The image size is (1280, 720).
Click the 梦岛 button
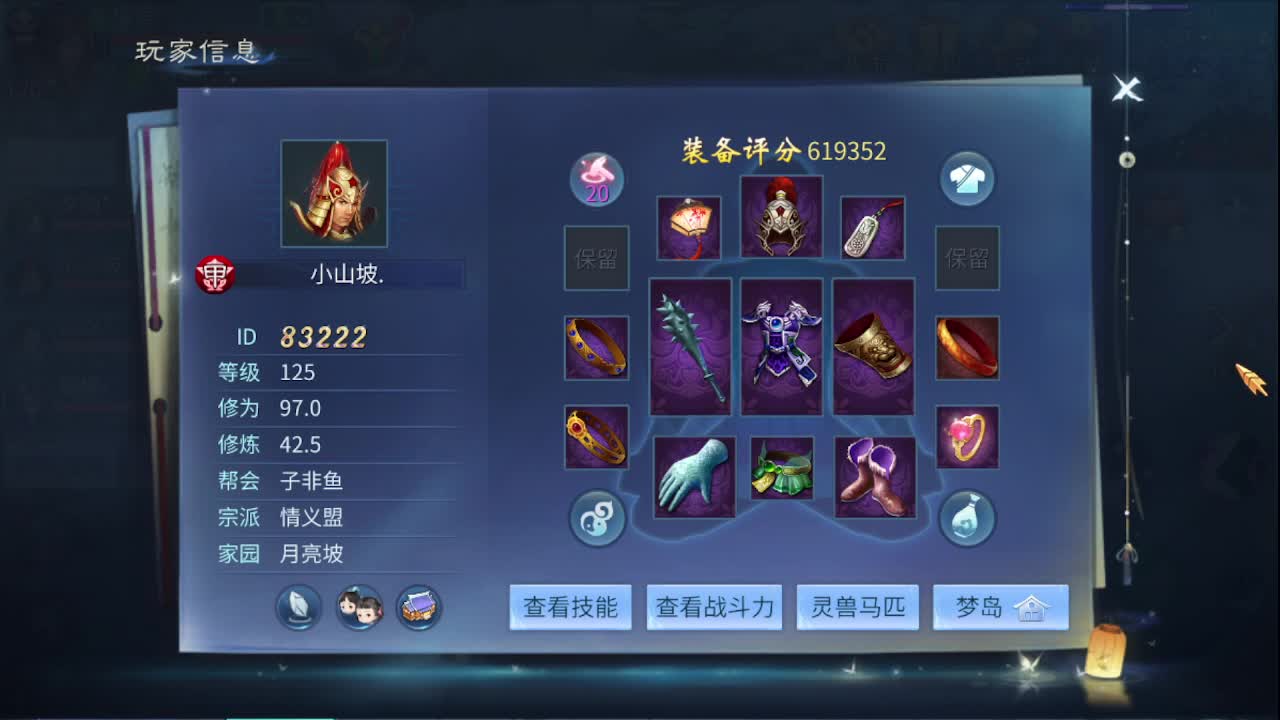pyautogui.click(x=1000, y=606)
